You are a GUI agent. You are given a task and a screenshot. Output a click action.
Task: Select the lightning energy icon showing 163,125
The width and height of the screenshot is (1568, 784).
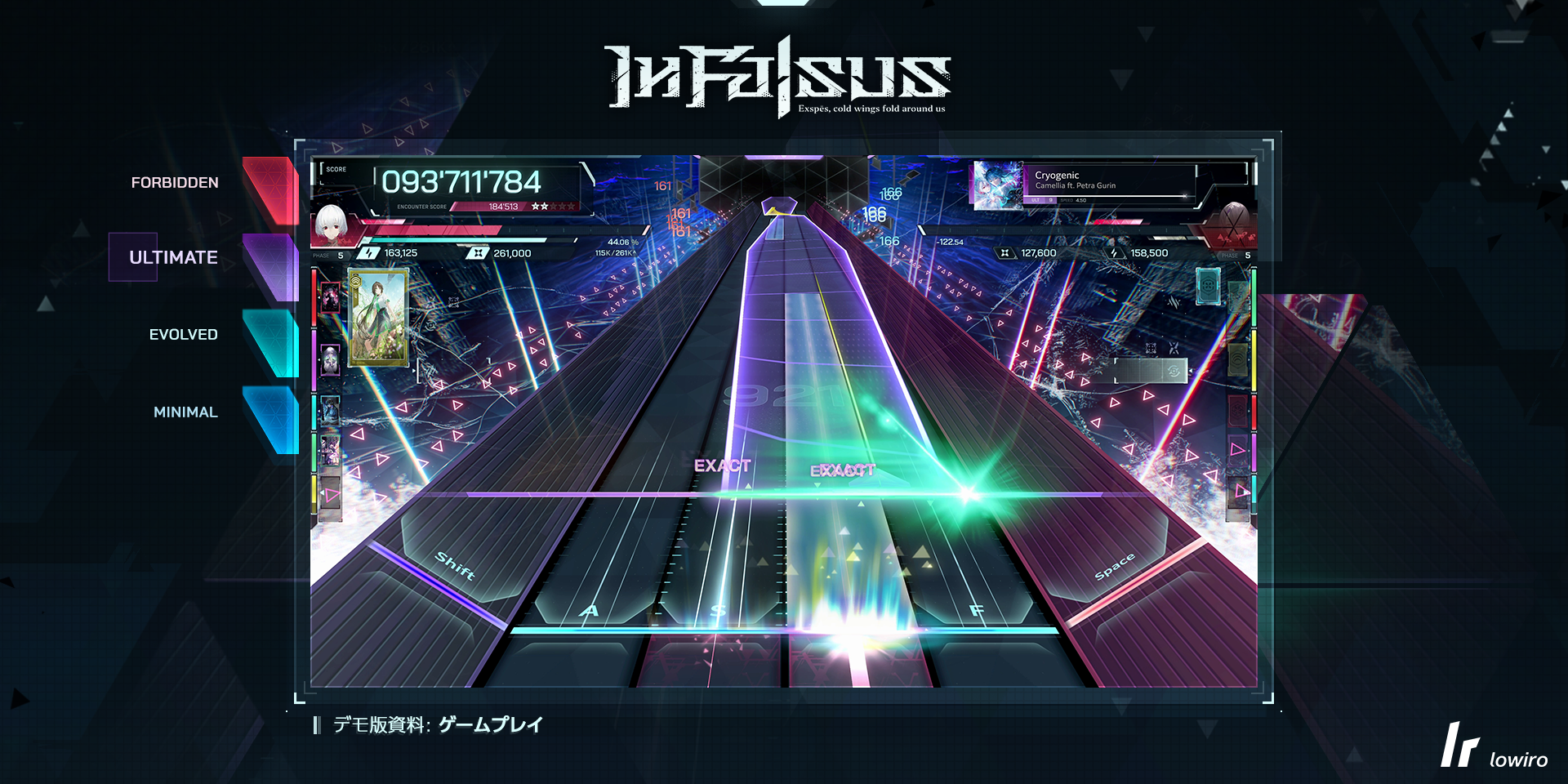pos(368,255)
